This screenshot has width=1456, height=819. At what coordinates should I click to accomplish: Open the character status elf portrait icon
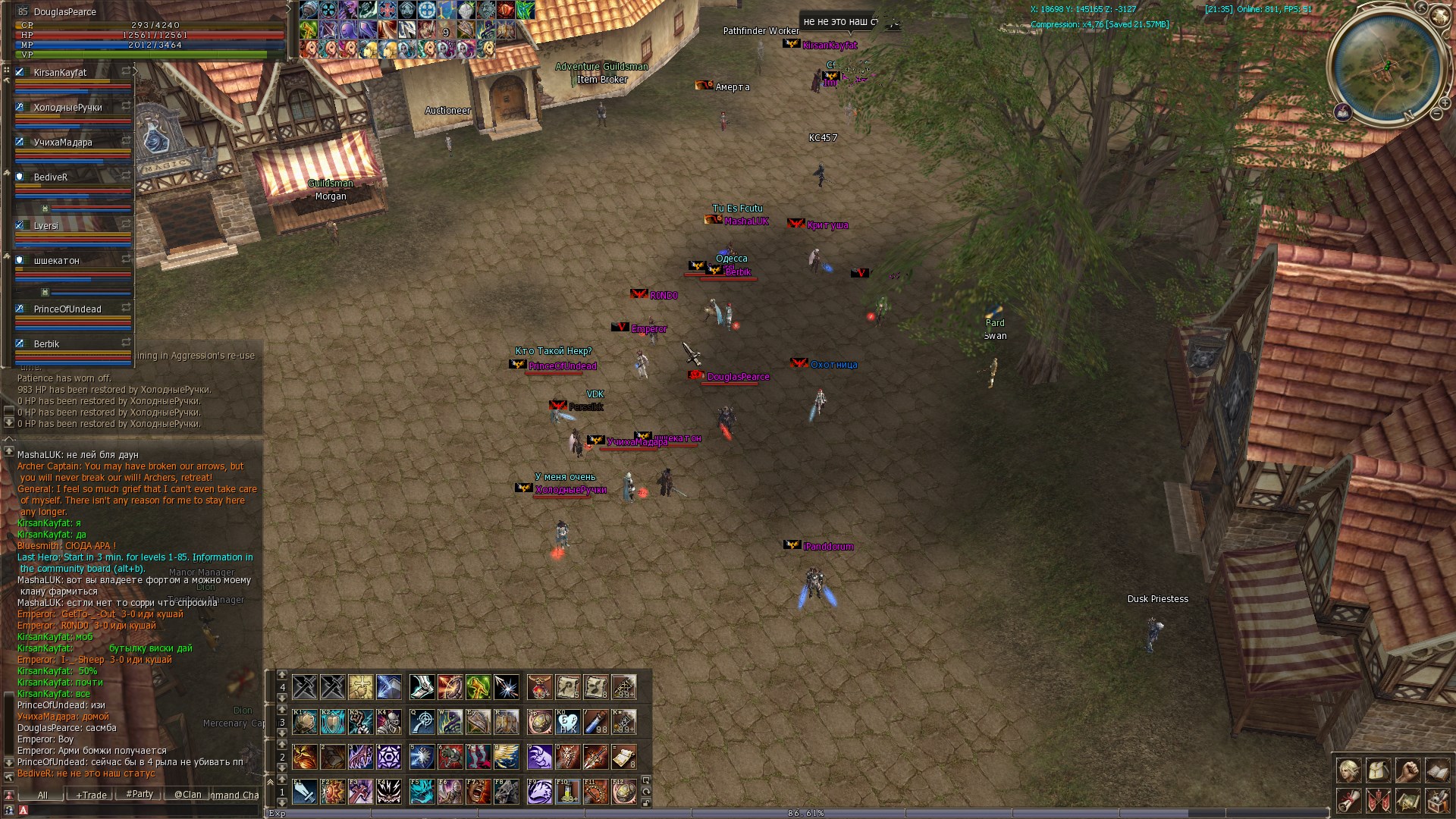pyautogui.click(x=1348, y=770)
